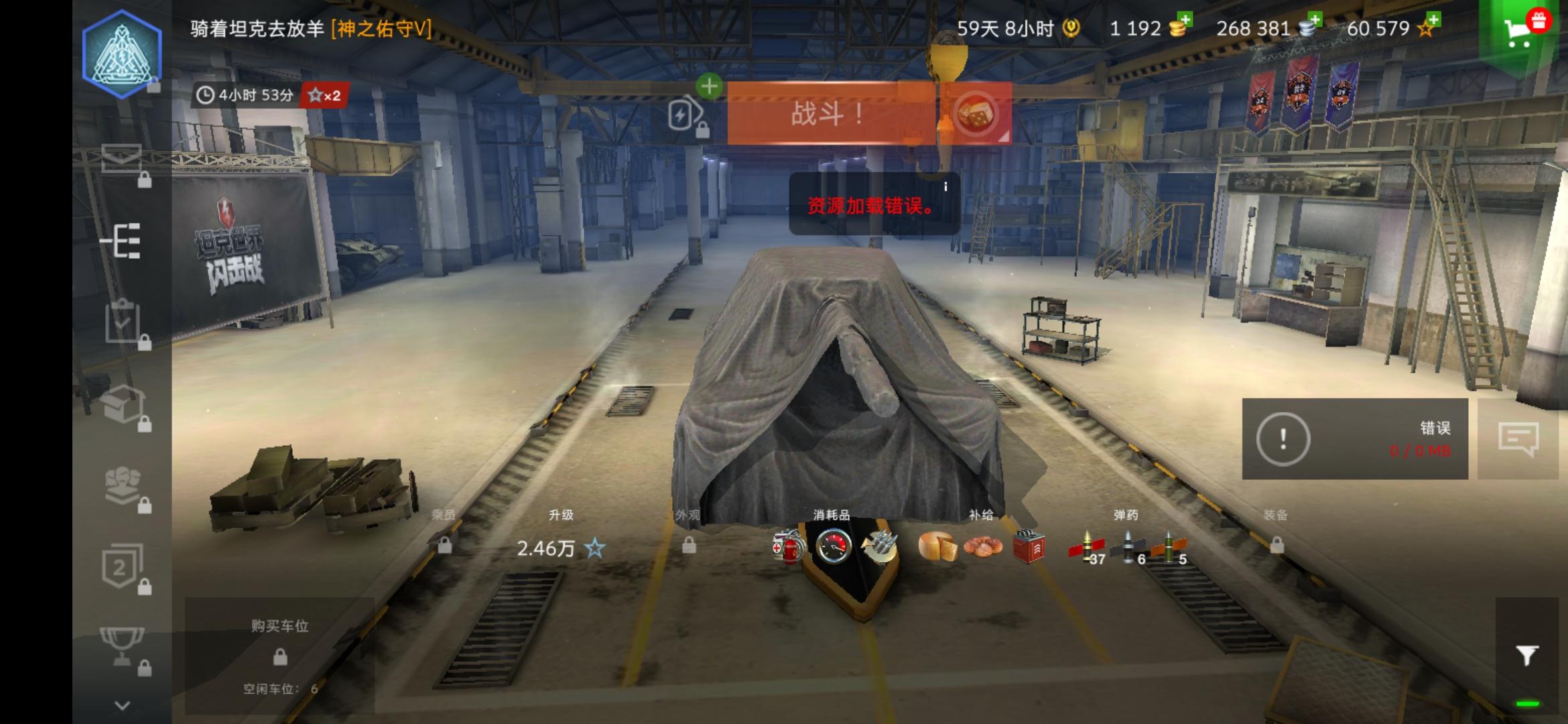This screenshot has width=1568, height=724.
Task: Open the missions clipboard icon
Action: coord(123,322)
